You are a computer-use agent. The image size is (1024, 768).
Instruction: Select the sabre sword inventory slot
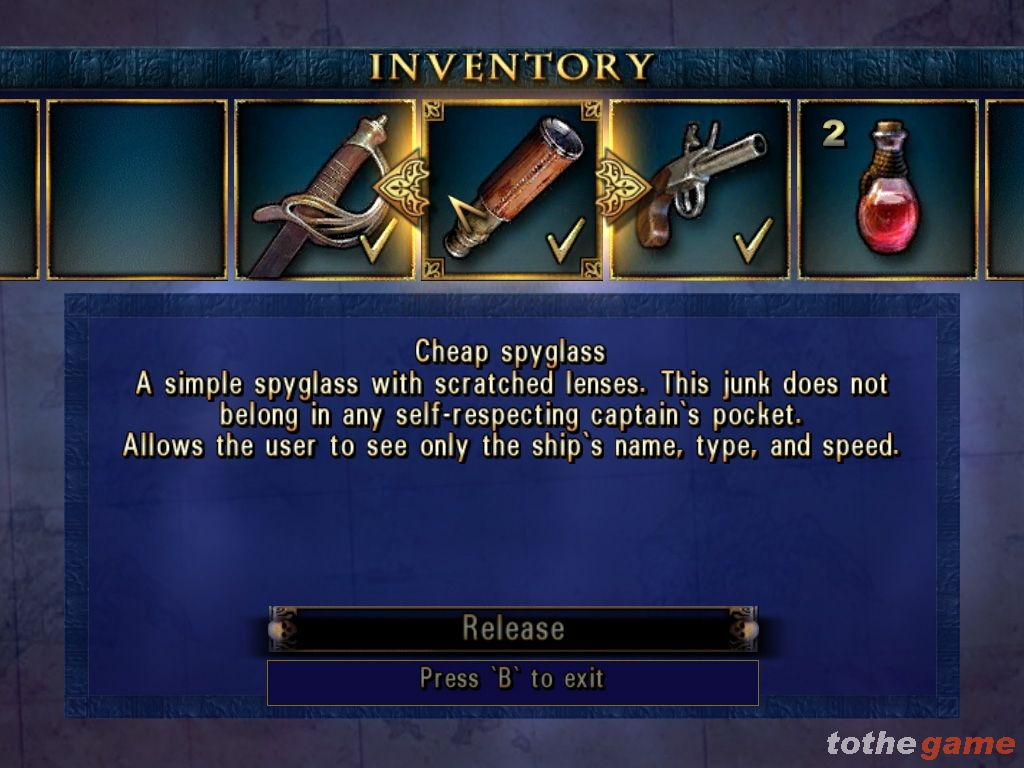coord(322,190)
